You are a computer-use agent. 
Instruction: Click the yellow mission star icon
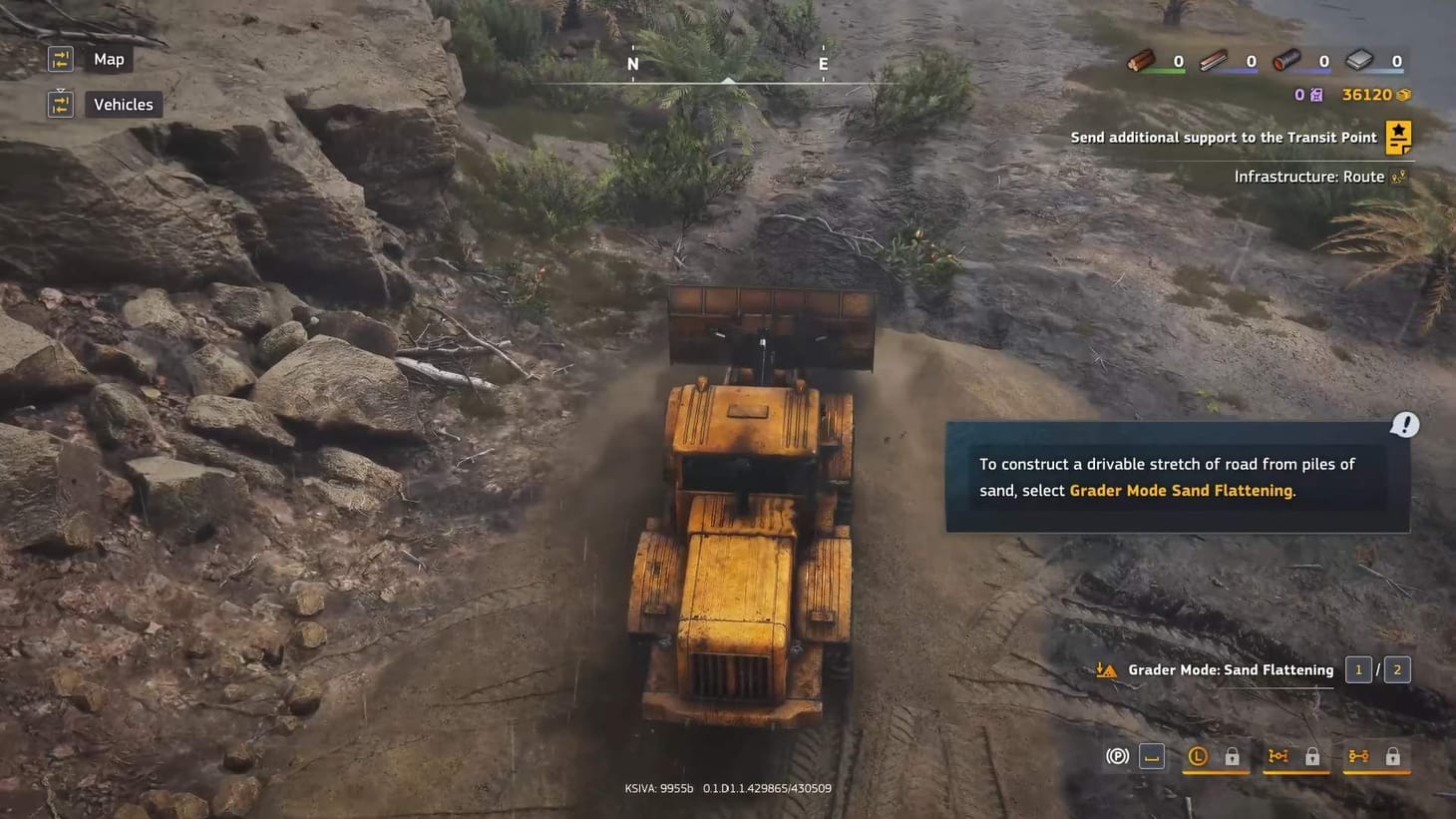pos(1398,137)
